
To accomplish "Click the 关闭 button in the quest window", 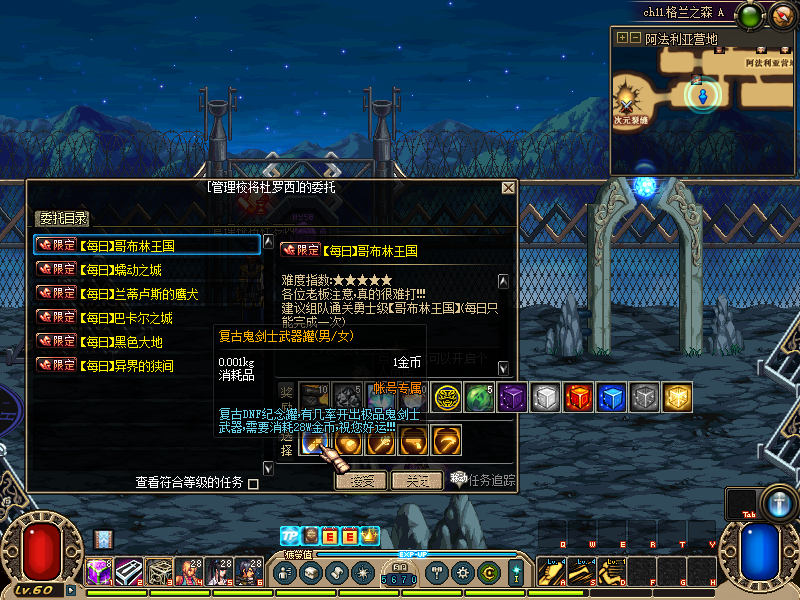I will pyautogui.click(x=417, y=480).
